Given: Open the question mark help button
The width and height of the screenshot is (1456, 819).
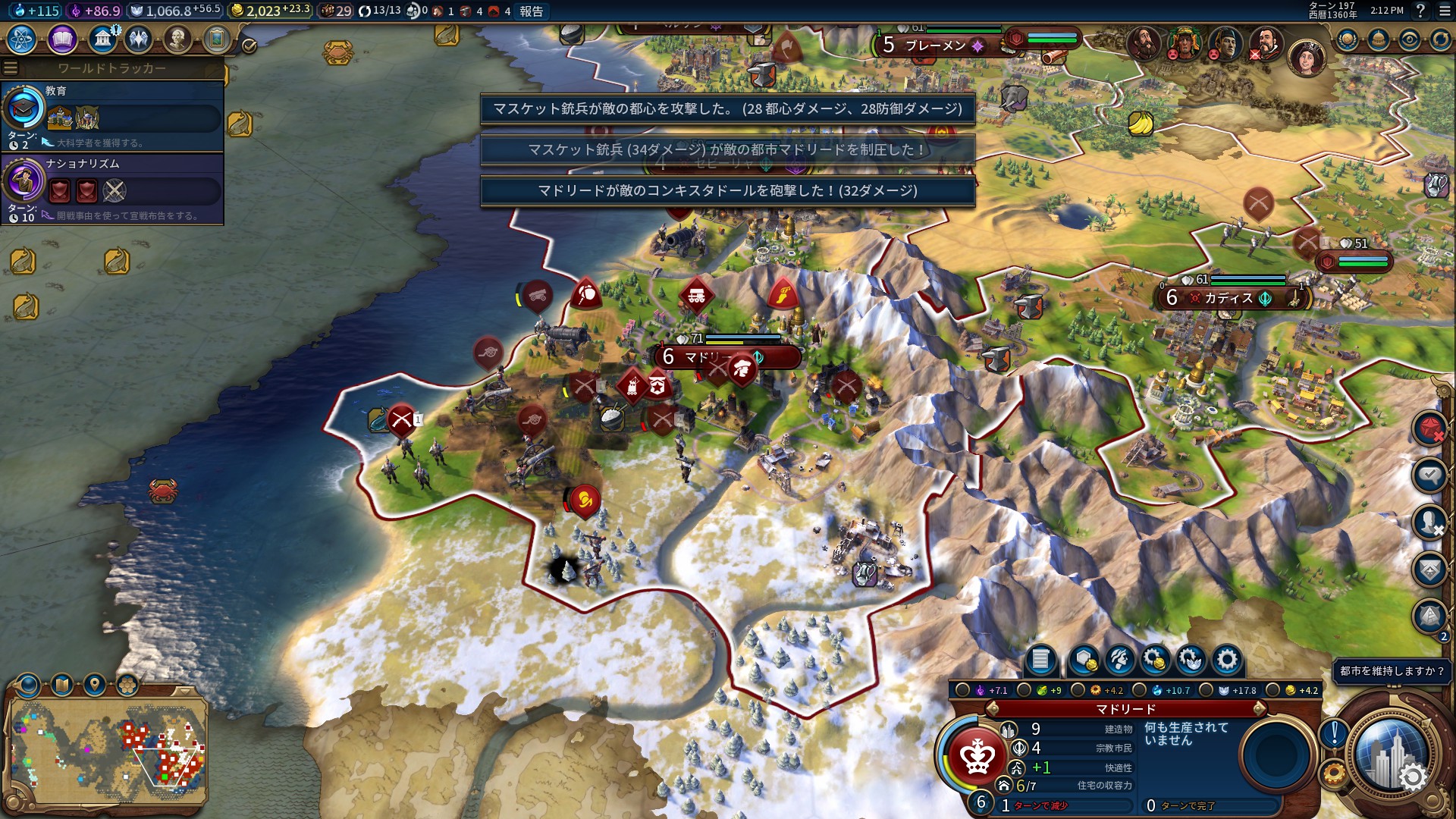Looking at the screenshot, I should click(1420, 11).
